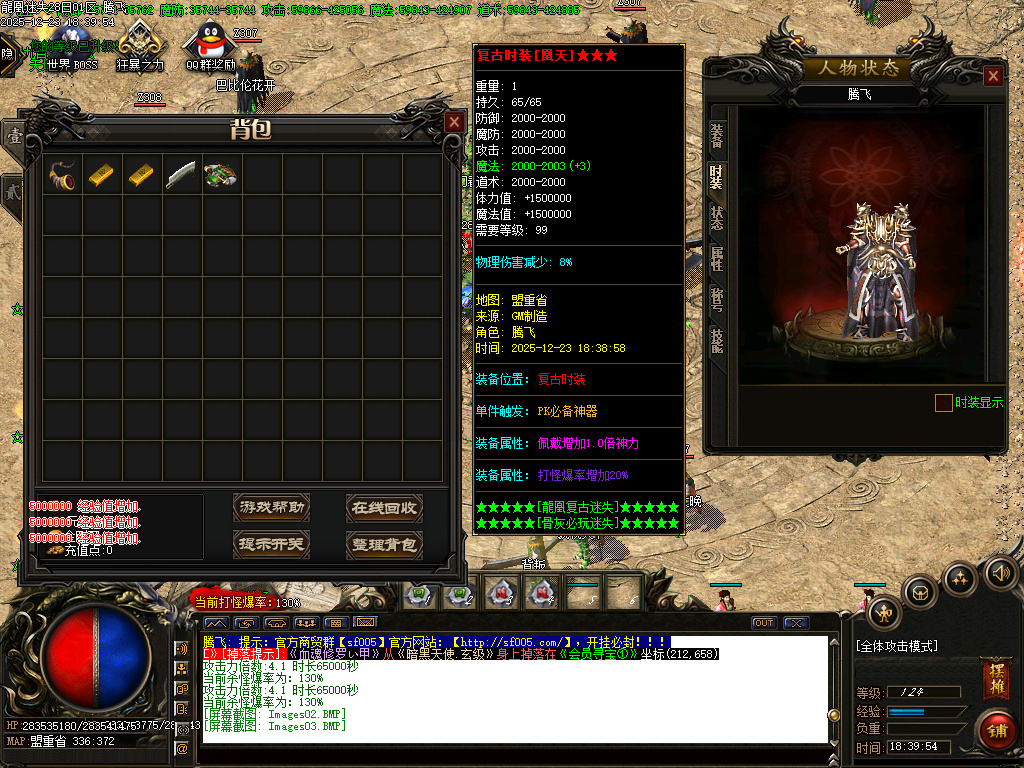Switch to the 属性 attributes tab
This screenshot has width=1024, height=768.
point(717,259)
